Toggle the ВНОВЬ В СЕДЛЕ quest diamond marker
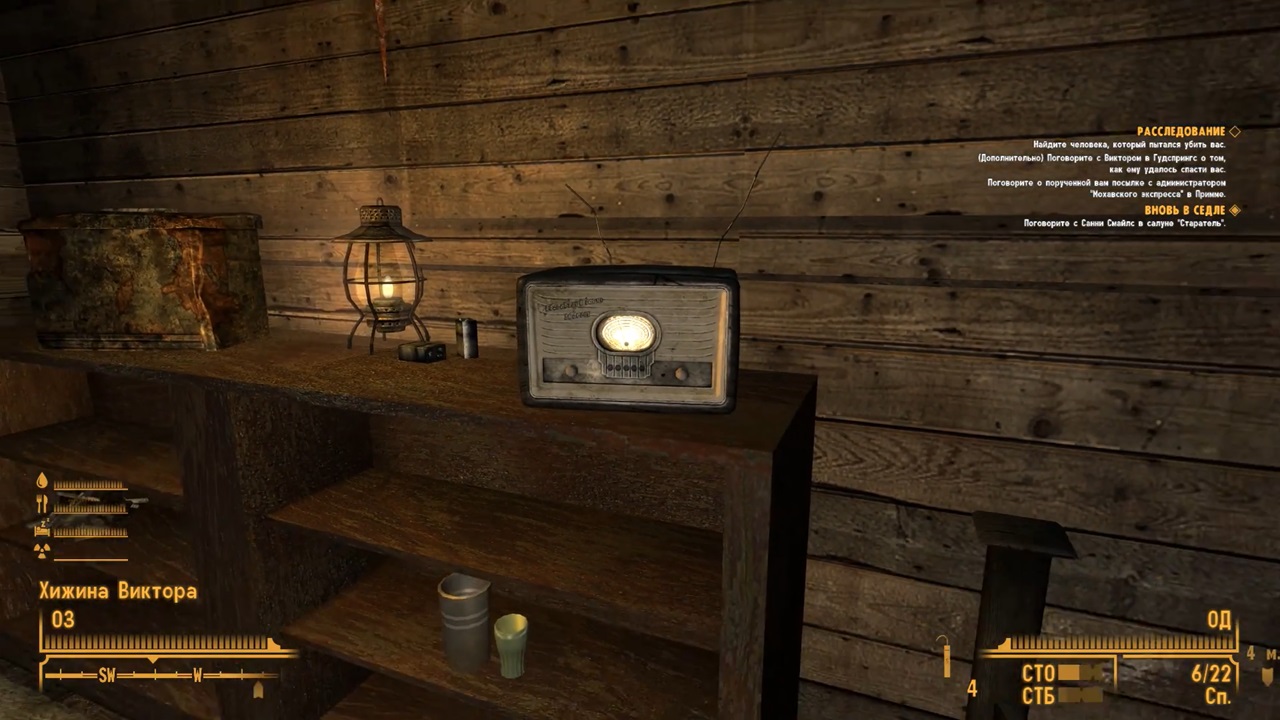Screen dimensions: 1280x720 1234,210
